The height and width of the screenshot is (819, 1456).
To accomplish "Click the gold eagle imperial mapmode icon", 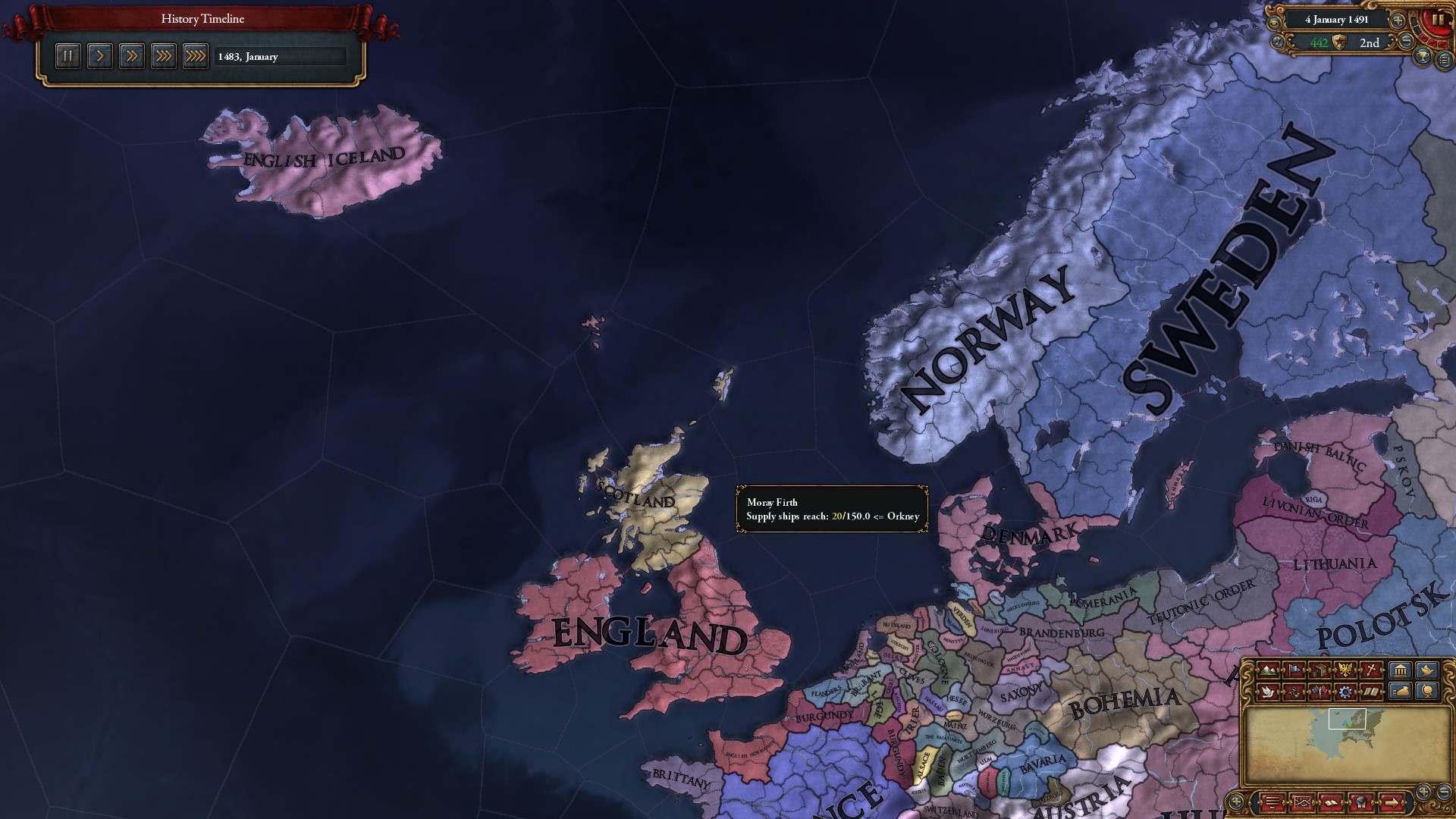I will click(1345, 670).
